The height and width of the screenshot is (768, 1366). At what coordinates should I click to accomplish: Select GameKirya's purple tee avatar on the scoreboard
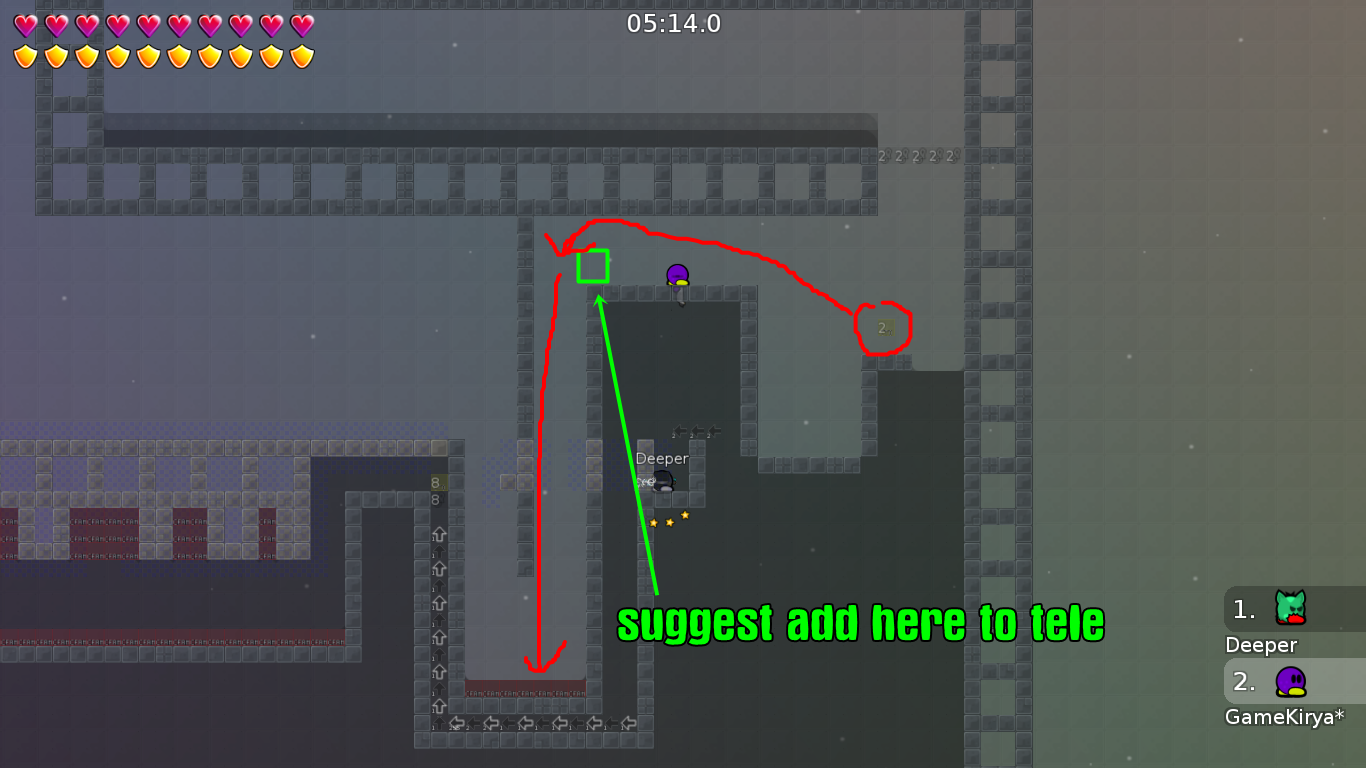1290,681
